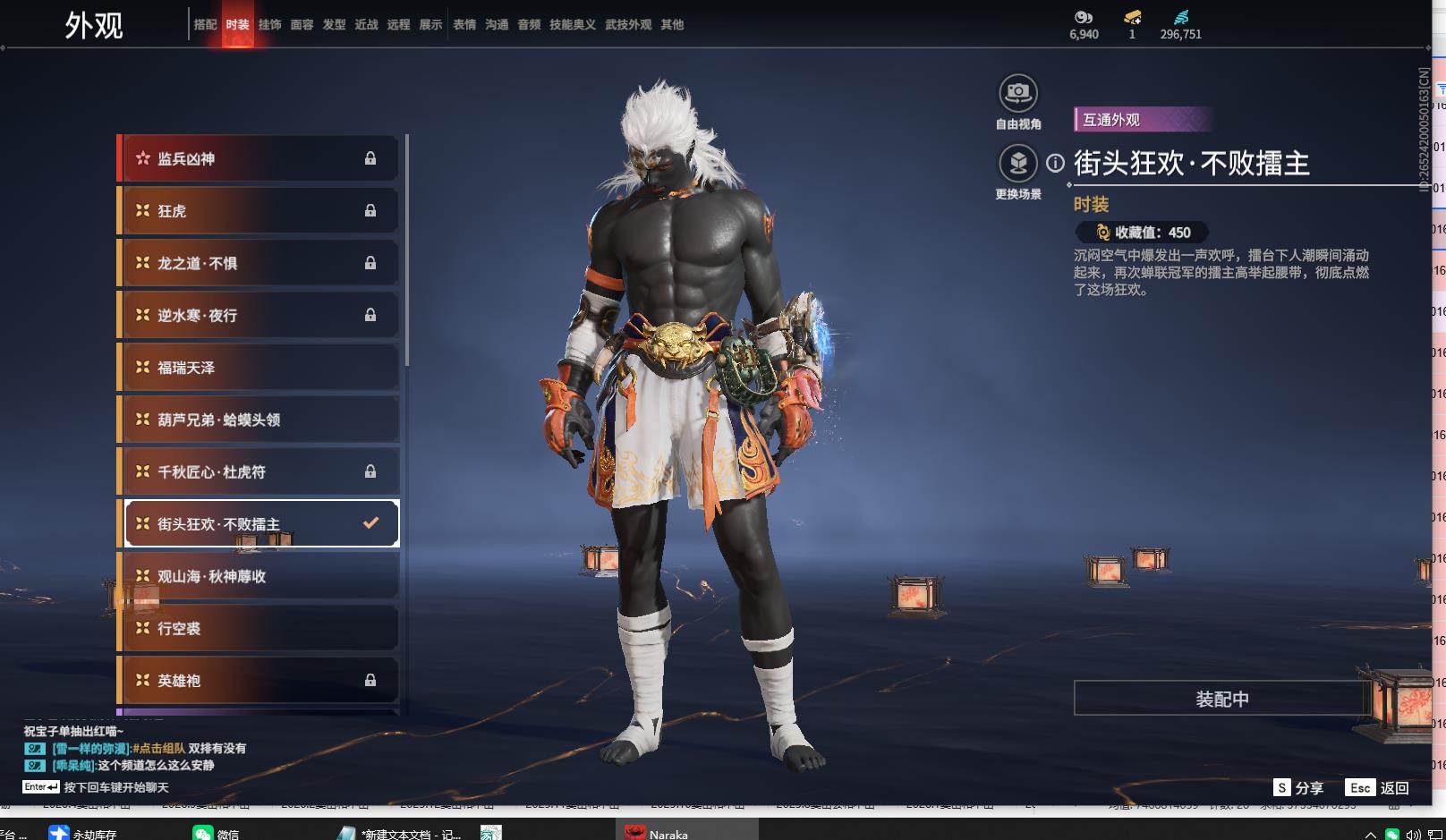This screenshot has height=840, width=1446.
Task: Select the 发型 hairstyle tab
Action: pos(334,25)
